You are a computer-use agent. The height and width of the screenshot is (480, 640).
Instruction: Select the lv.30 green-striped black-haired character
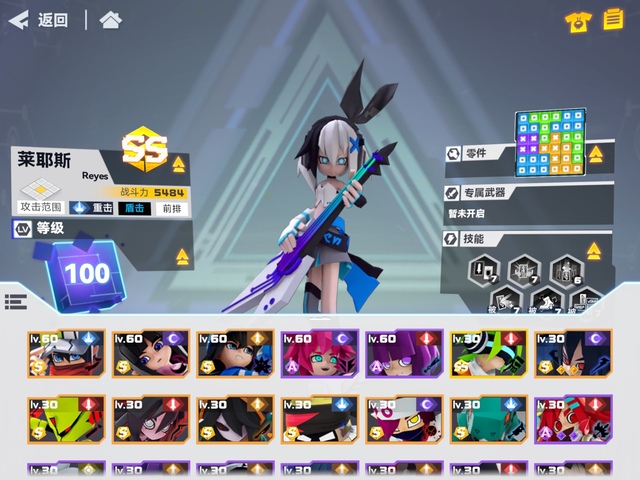tap(487, 355)
